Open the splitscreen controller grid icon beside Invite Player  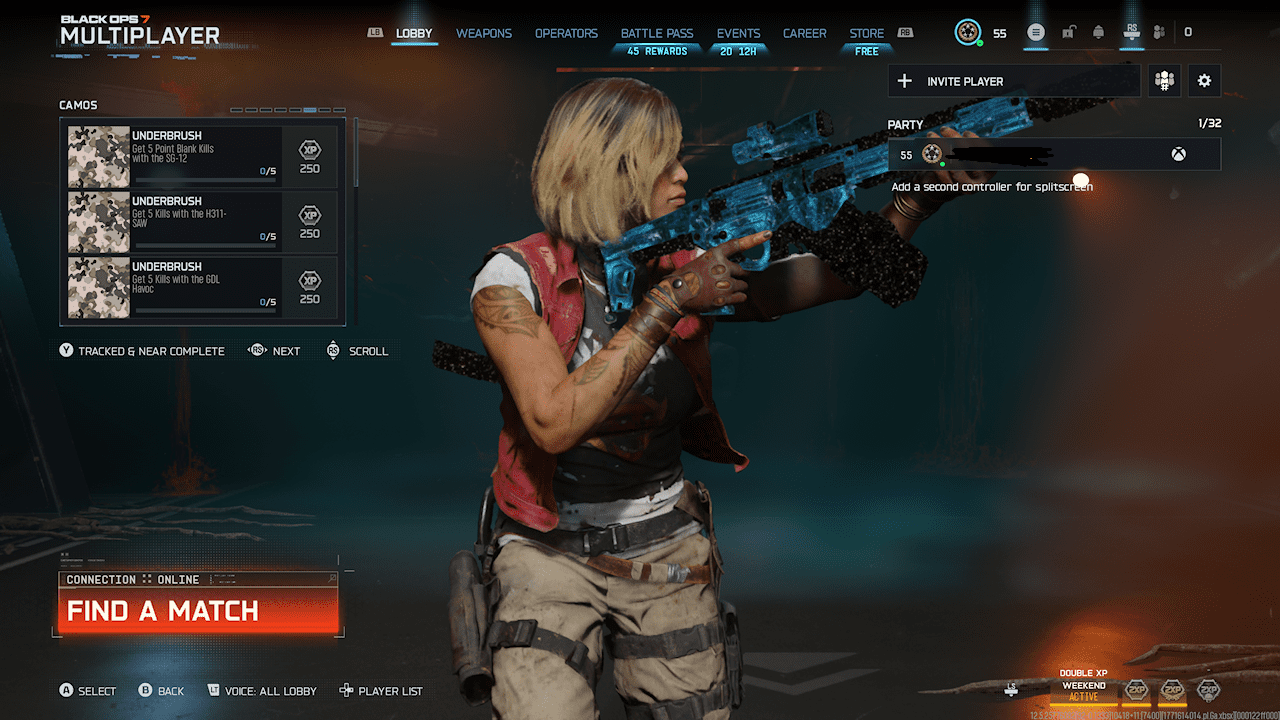[1164, 80]
